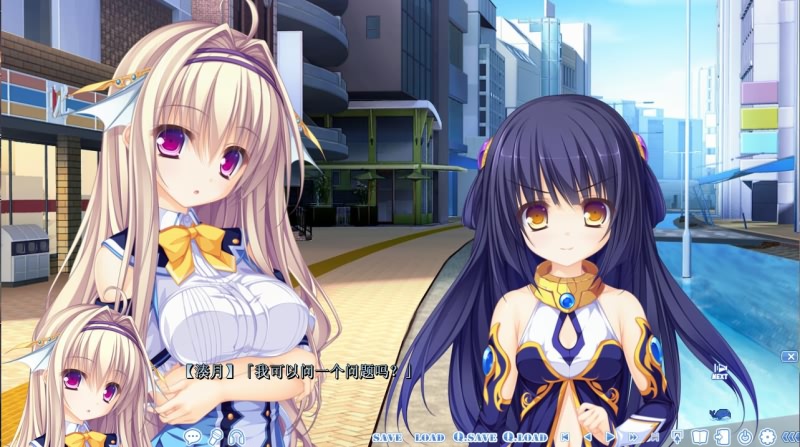Click the NEXT skip icon
Image resolution: width=800 pixels, height=447 pixels.
tap(719, 372)
